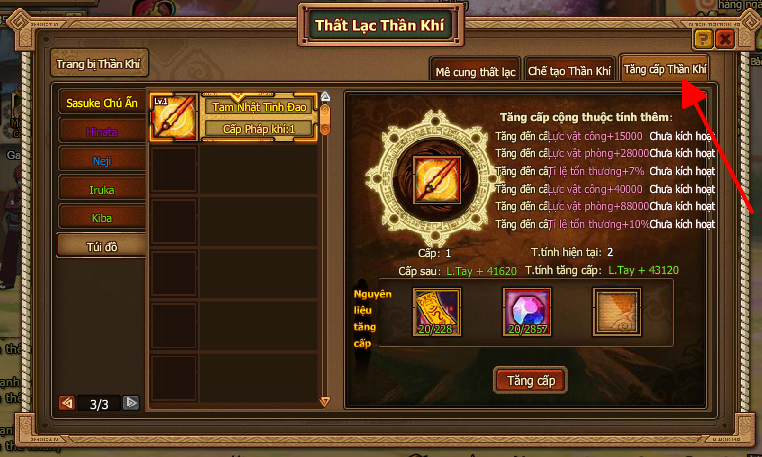Go to the next character page
Screen dimensions: 762x457
click(131, 404)
